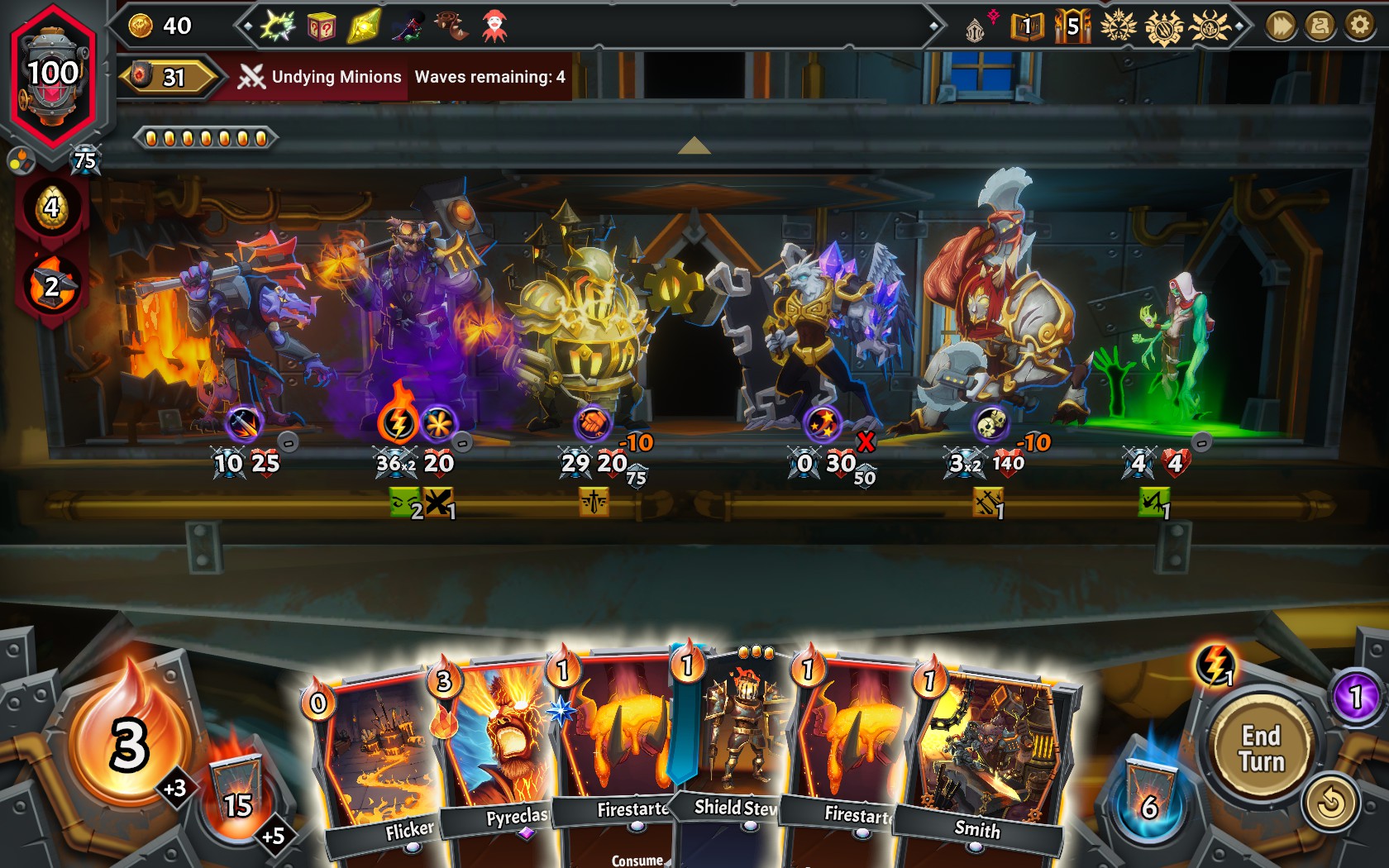
Task: Open the draw pile showing 15 cards
Action: [237, 794]
